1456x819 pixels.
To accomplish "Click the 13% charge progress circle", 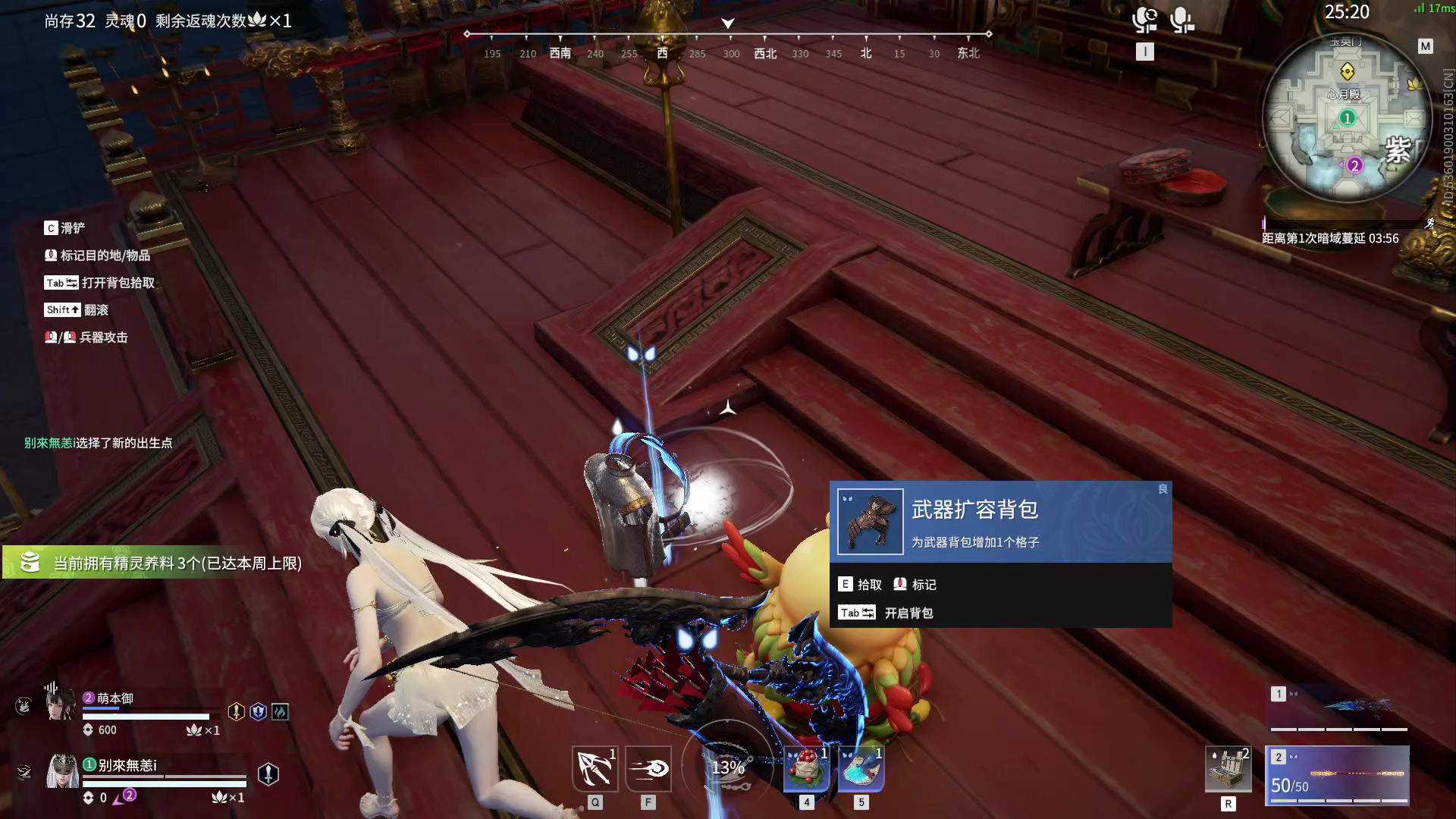I will pos(728,767).
